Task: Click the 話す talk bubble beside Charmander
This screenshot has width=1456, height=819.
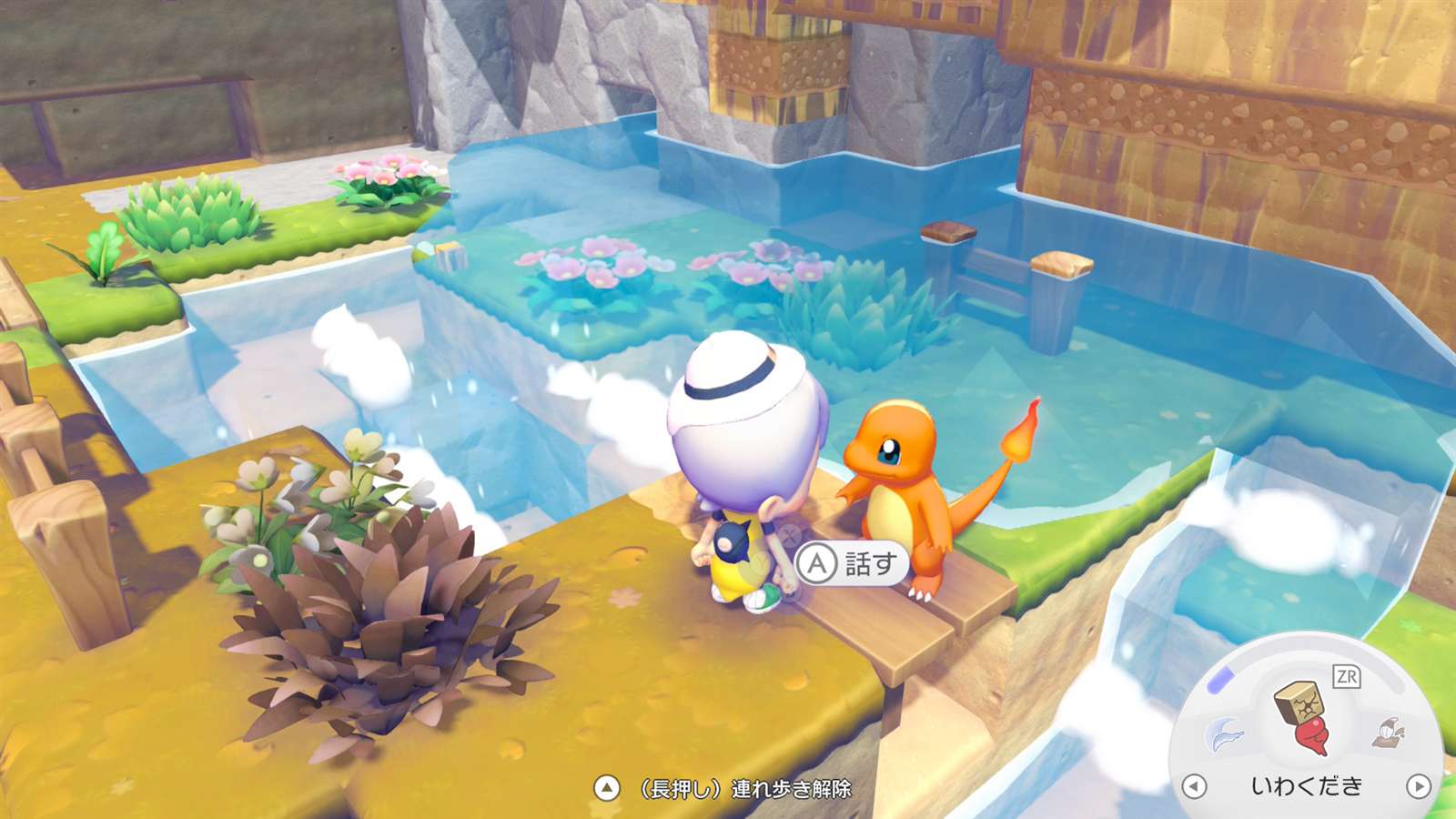Action: point(852,564)
